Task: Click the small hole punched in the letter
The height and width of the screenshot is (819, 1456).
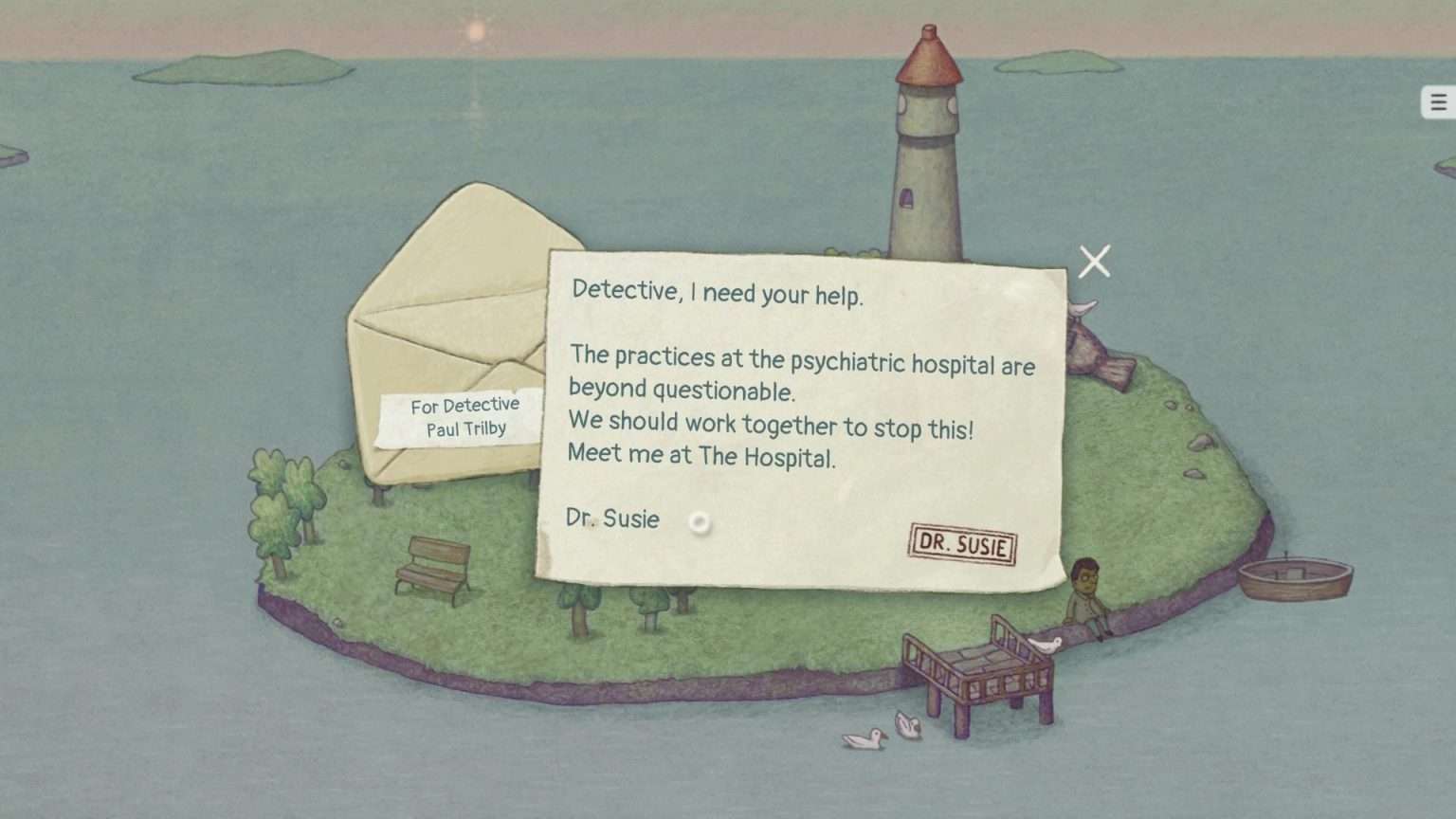Action: 699,522
